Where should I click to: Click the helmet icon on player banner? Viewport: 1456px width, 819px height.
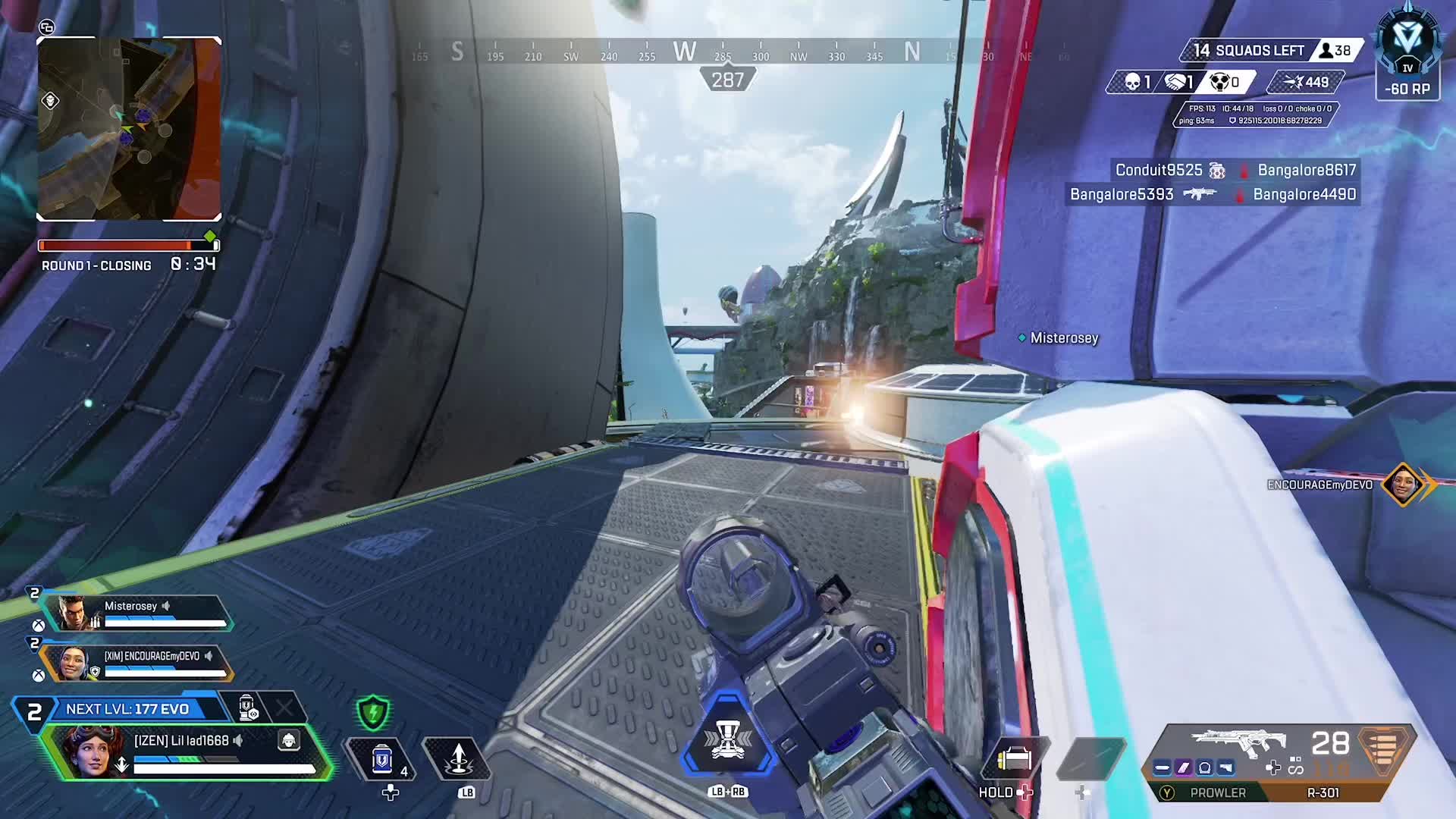pos(289,740)
